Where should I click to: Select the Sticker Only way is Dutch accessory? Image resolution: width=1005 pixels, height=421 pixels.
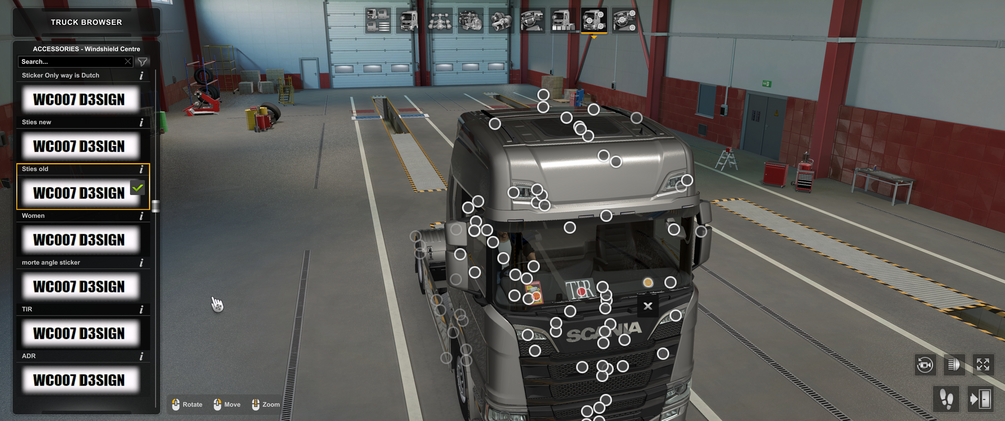[x=79, y=99]
